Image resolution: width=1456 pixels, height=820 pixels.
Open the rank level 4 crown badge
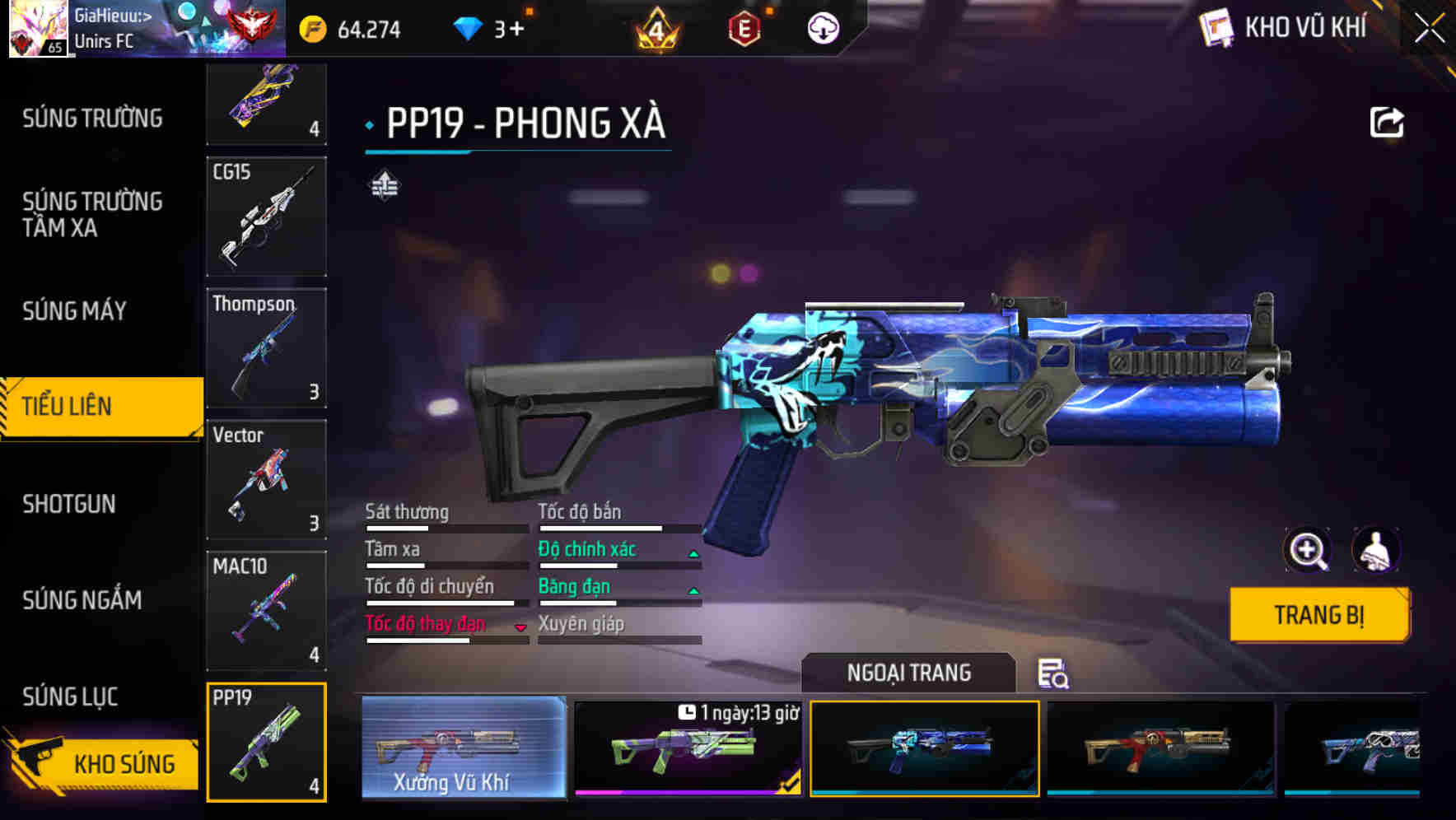point(656,29)
